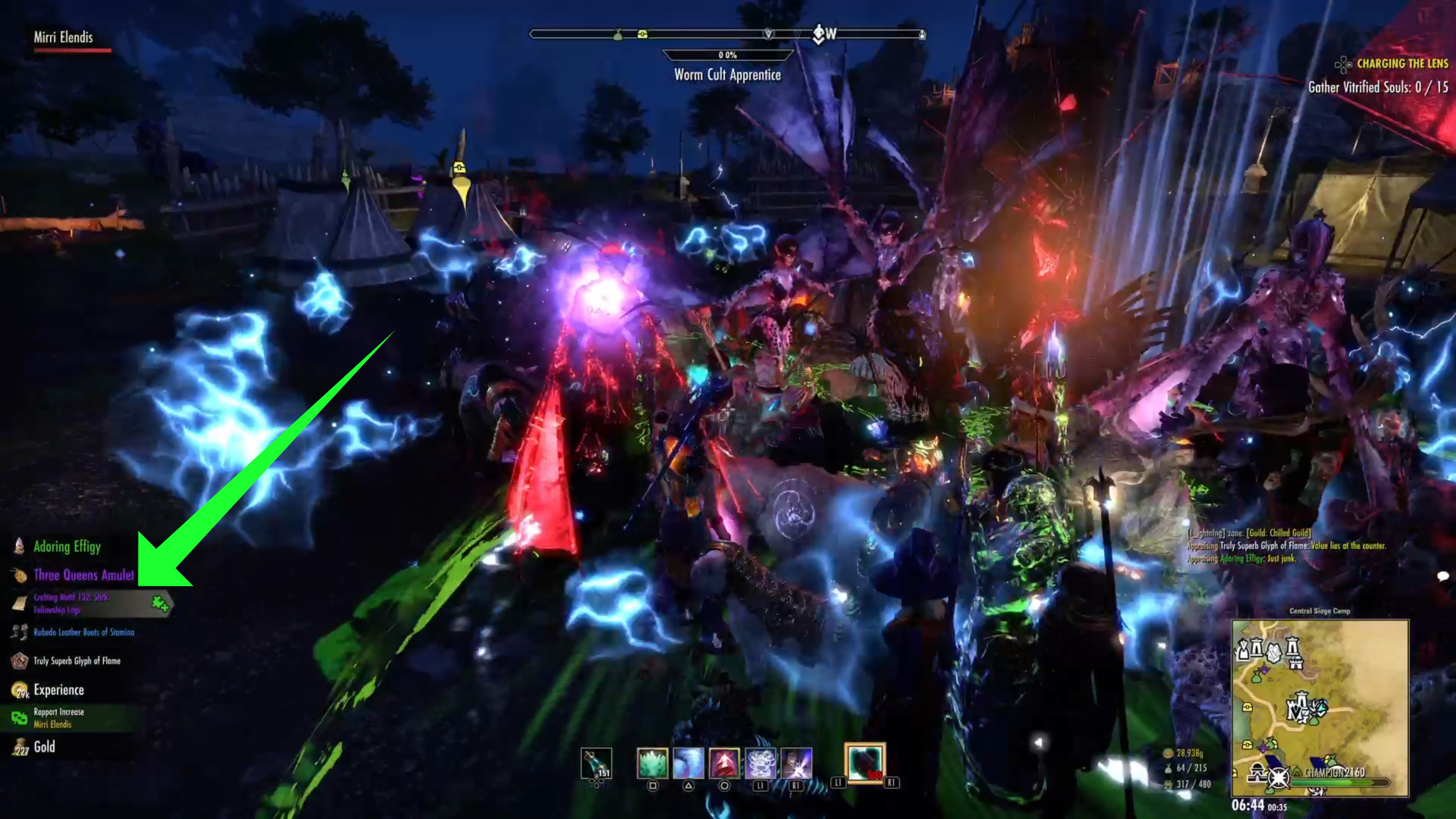Image resolution: width=1456 pixels, height=819 pixels.
Task: Trigger the white swirling storm ability
Action: point(760,763)
